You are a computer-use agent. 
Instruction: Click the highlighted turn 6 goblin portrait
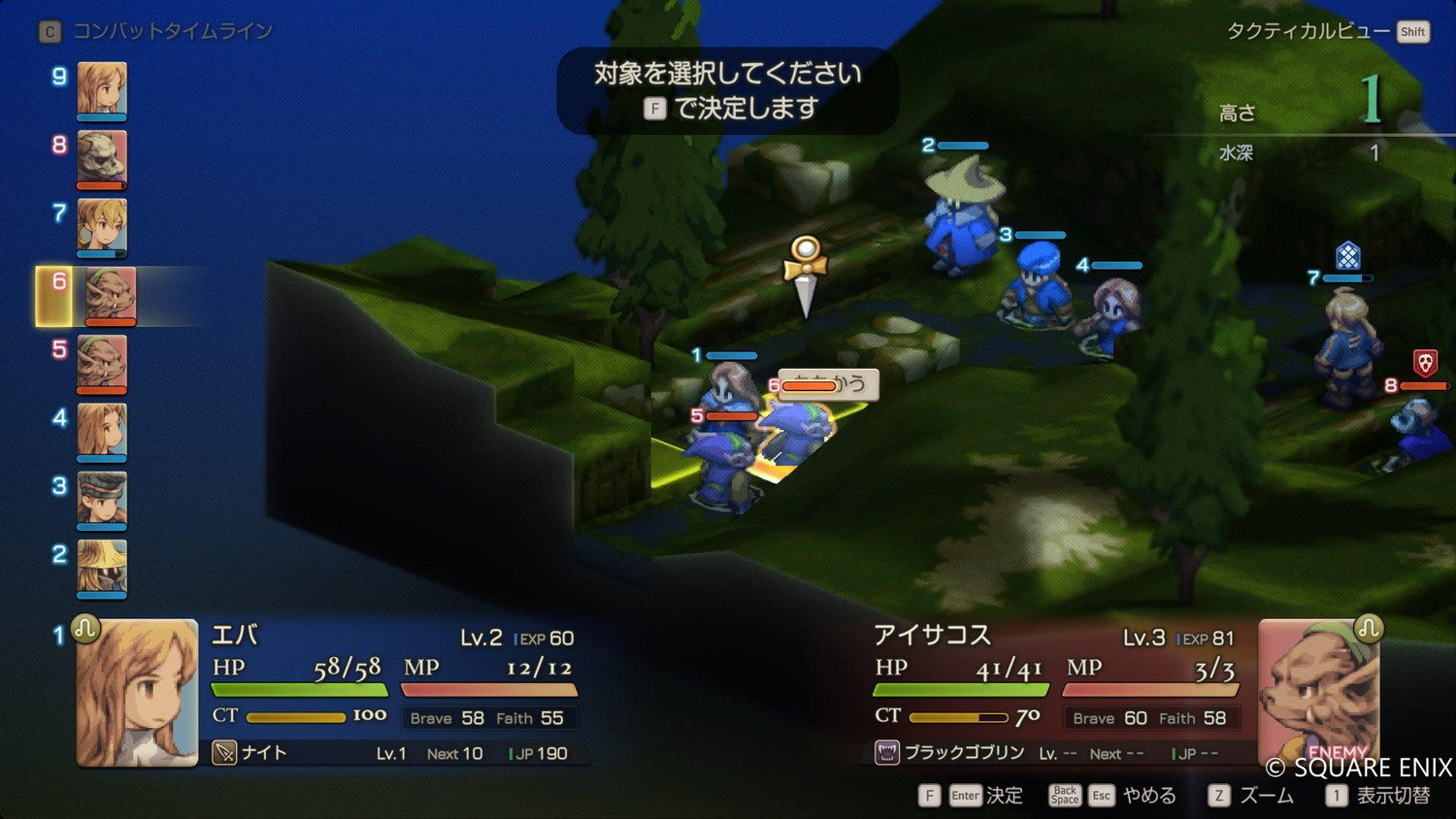coord(110,295)
